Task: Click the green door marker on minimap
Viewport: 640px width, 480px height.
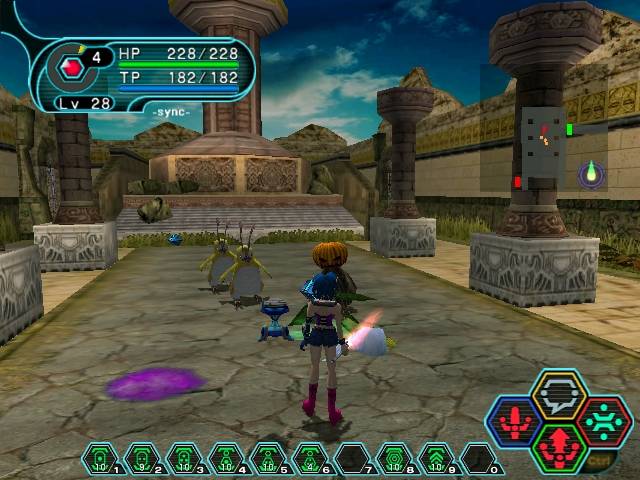Action: (x=569, y=129)
